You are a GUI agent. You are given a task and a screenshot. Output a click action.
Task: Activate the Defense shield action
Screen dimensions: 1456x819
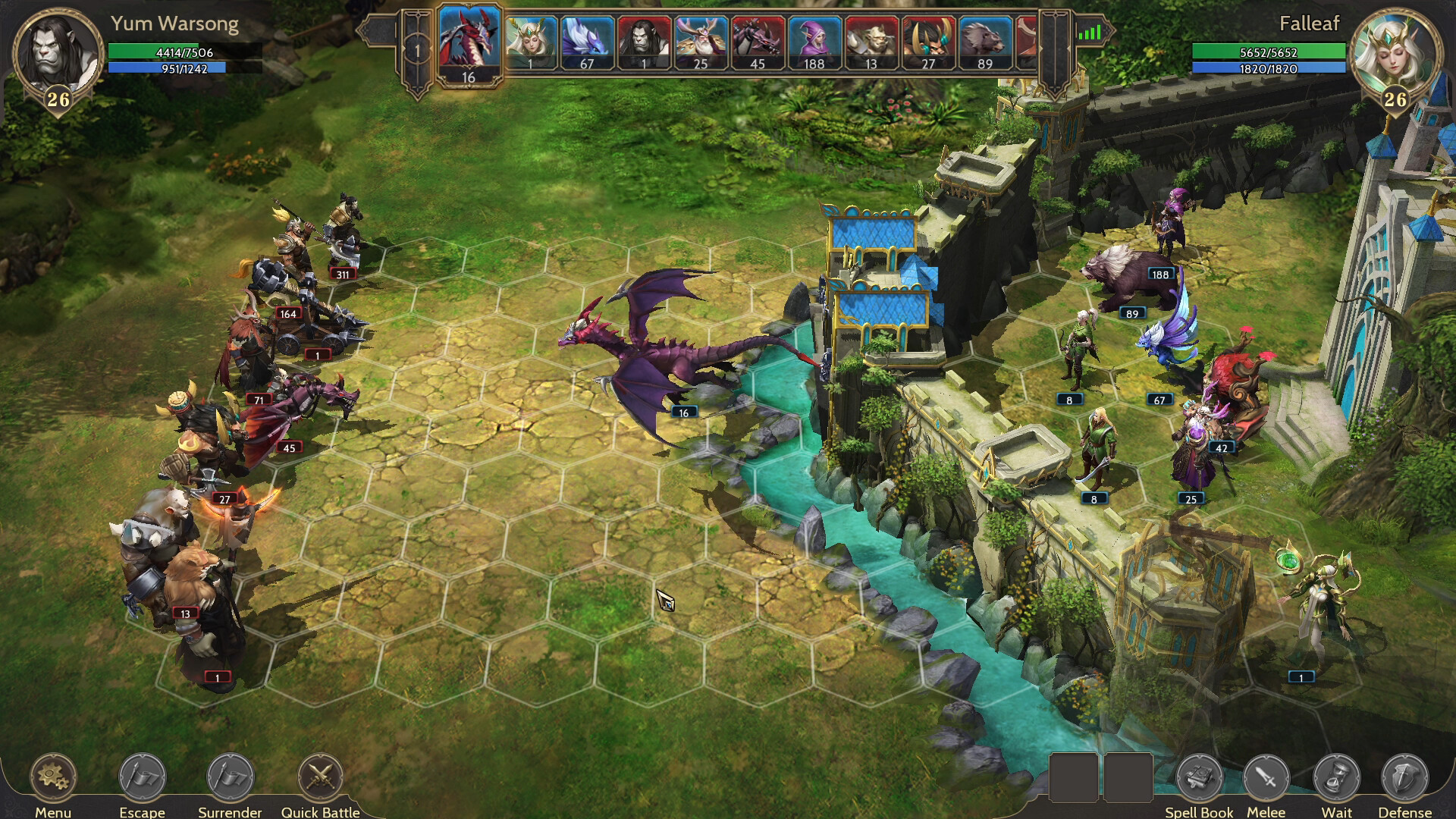pyautogui.click(x=1404, y=777)
